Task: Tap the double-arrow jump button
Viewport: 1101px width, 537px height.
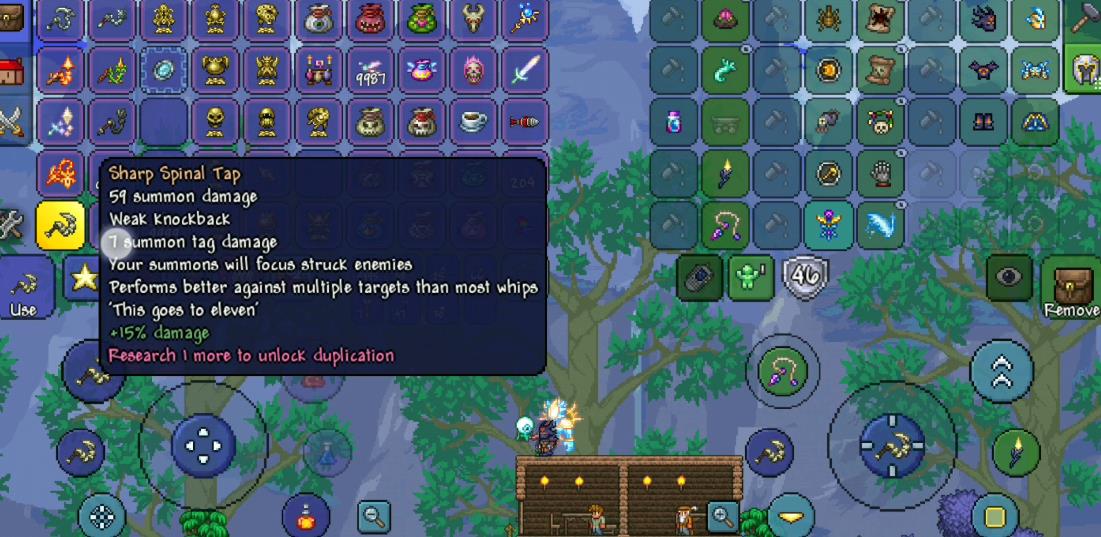Action: (1000, 371)
